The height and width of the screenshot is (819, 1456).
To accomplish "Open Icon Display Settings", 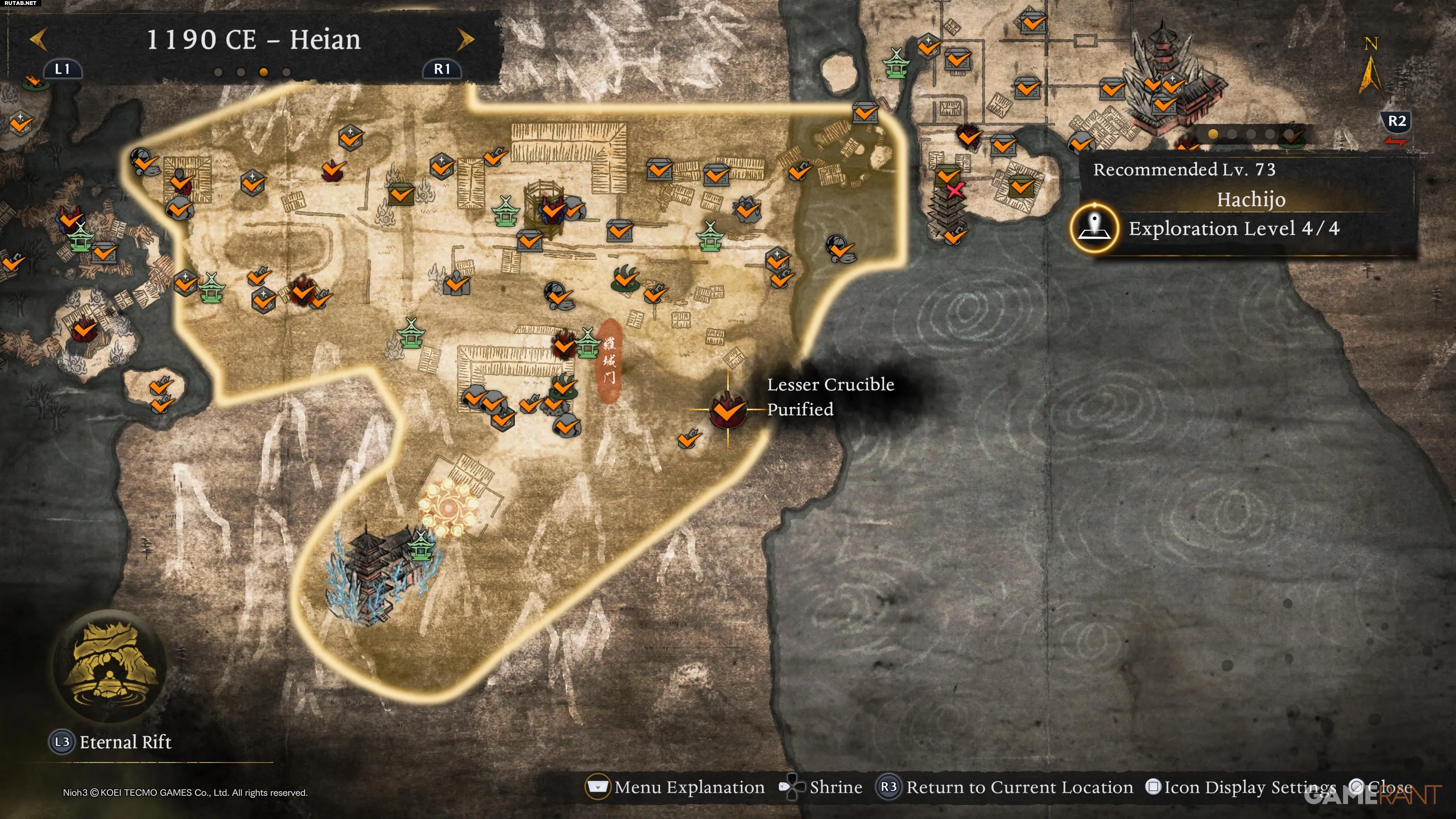I will click(x=1249, y=787).
